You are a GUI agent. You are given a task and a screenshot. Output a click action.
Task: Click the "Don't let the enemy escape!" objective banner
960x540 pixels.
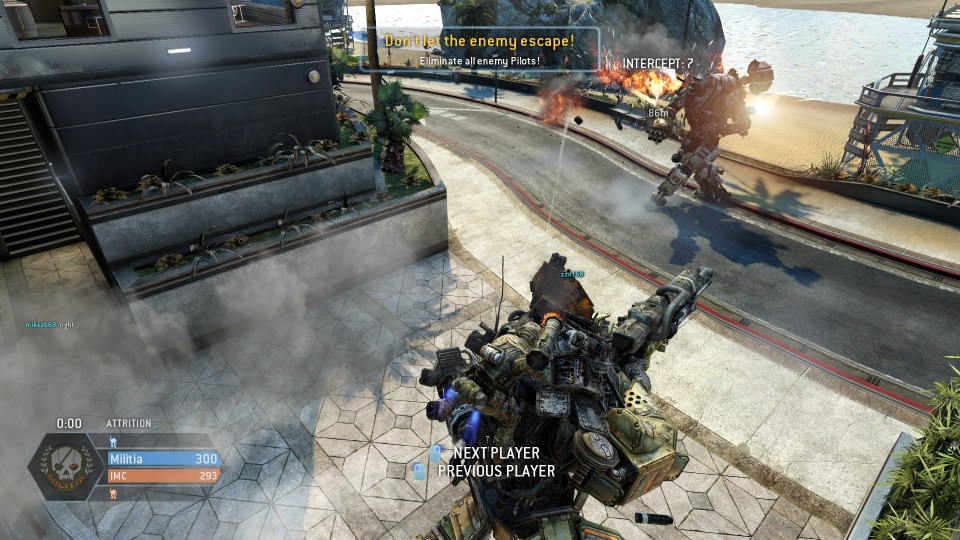tap(480, 41)
